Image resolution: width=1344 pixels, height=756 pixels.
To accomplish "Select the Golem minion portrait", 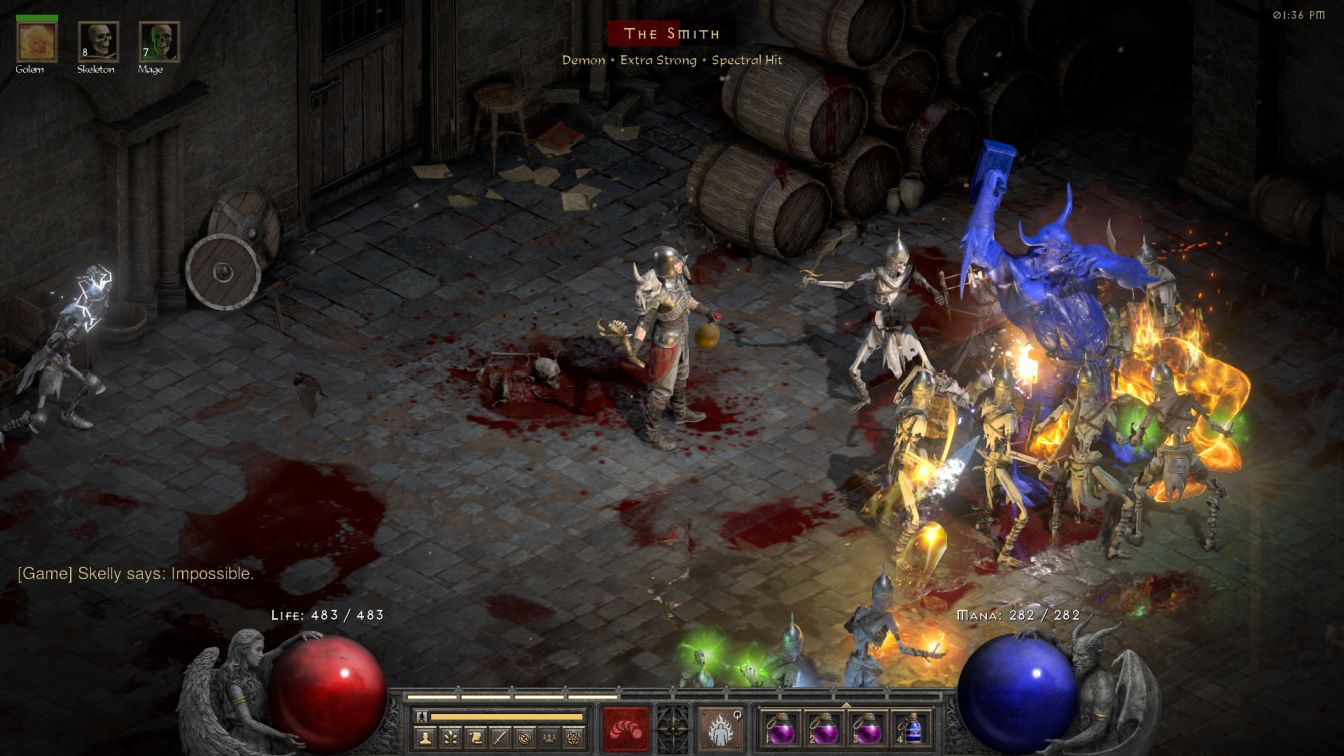I will pyautogui.click(x=37, y=41).
